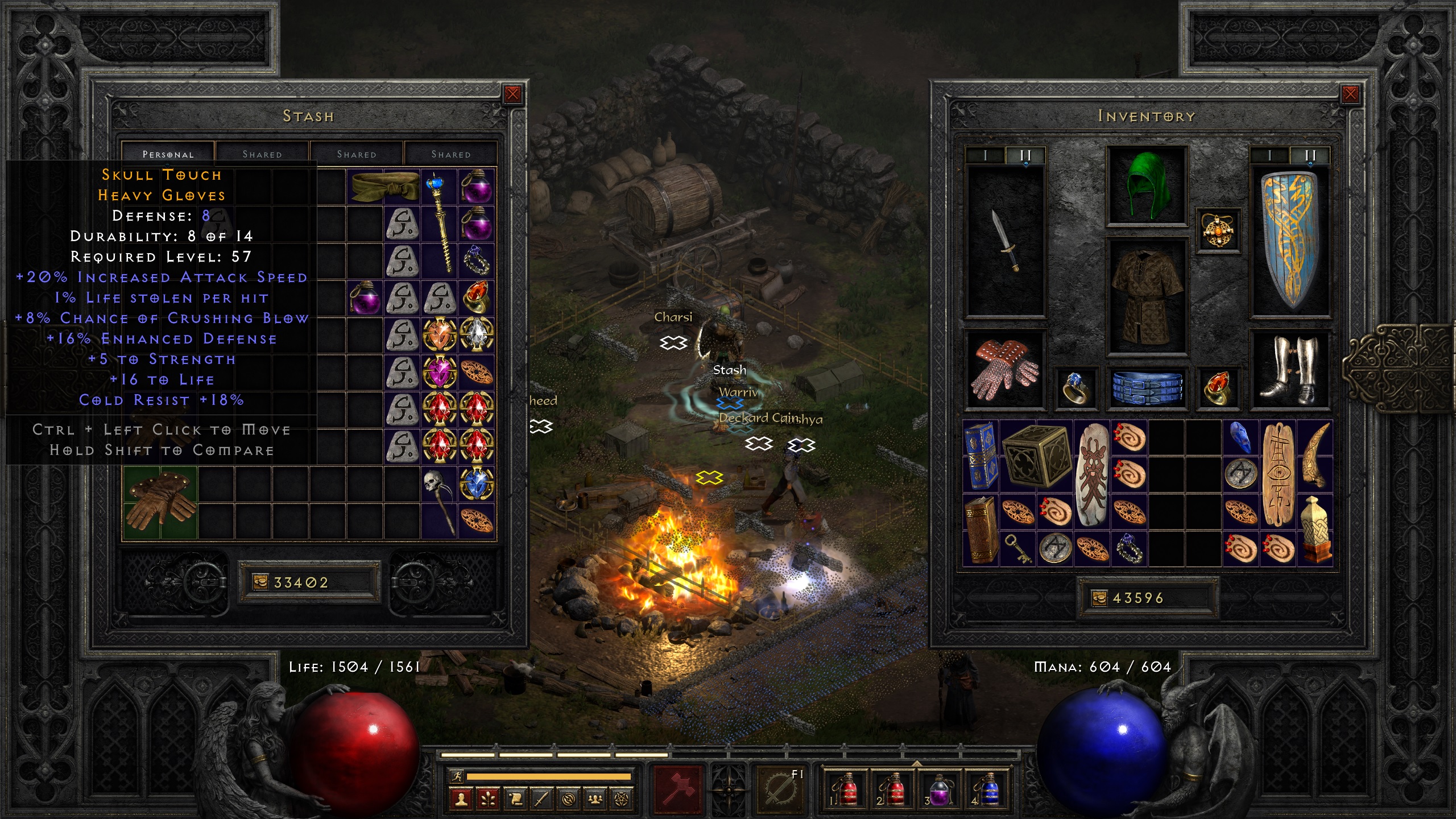Image resolution: width=1456 pixels, height=819 pixels.
Task: Select the Horadric Cube in inventory
Action: coord(1036,456)
